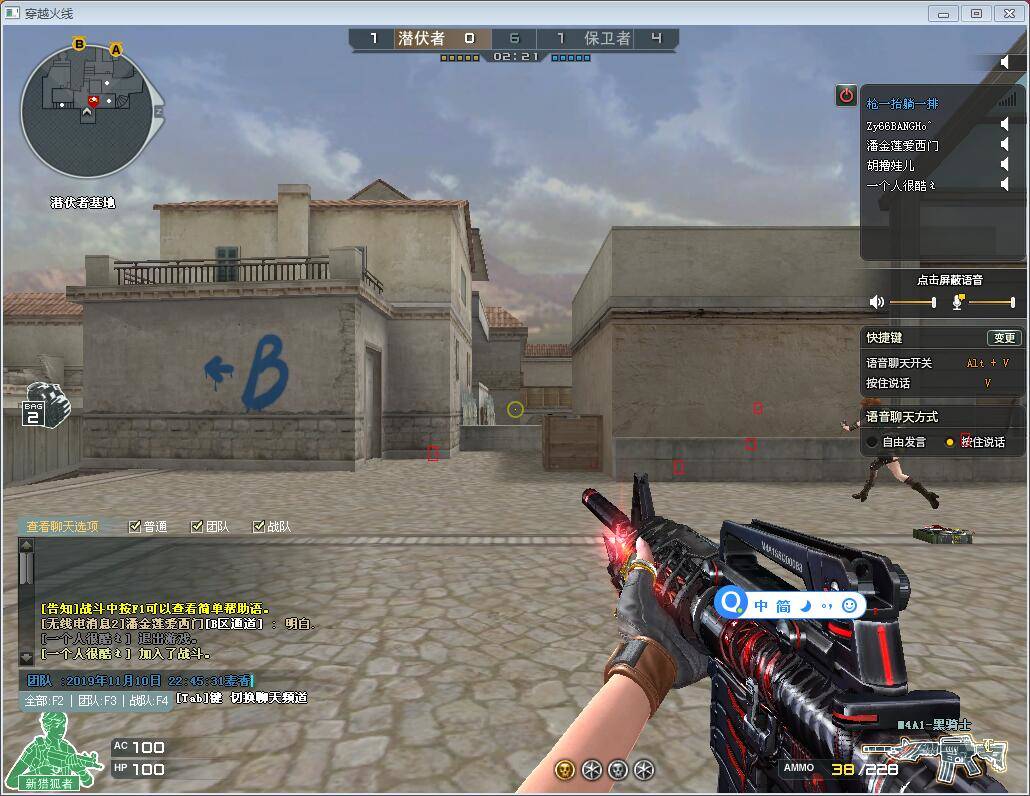Uncheck the 团队 chat filter
The height and width of the screenshot is (796, 1030).
[198, 527]
